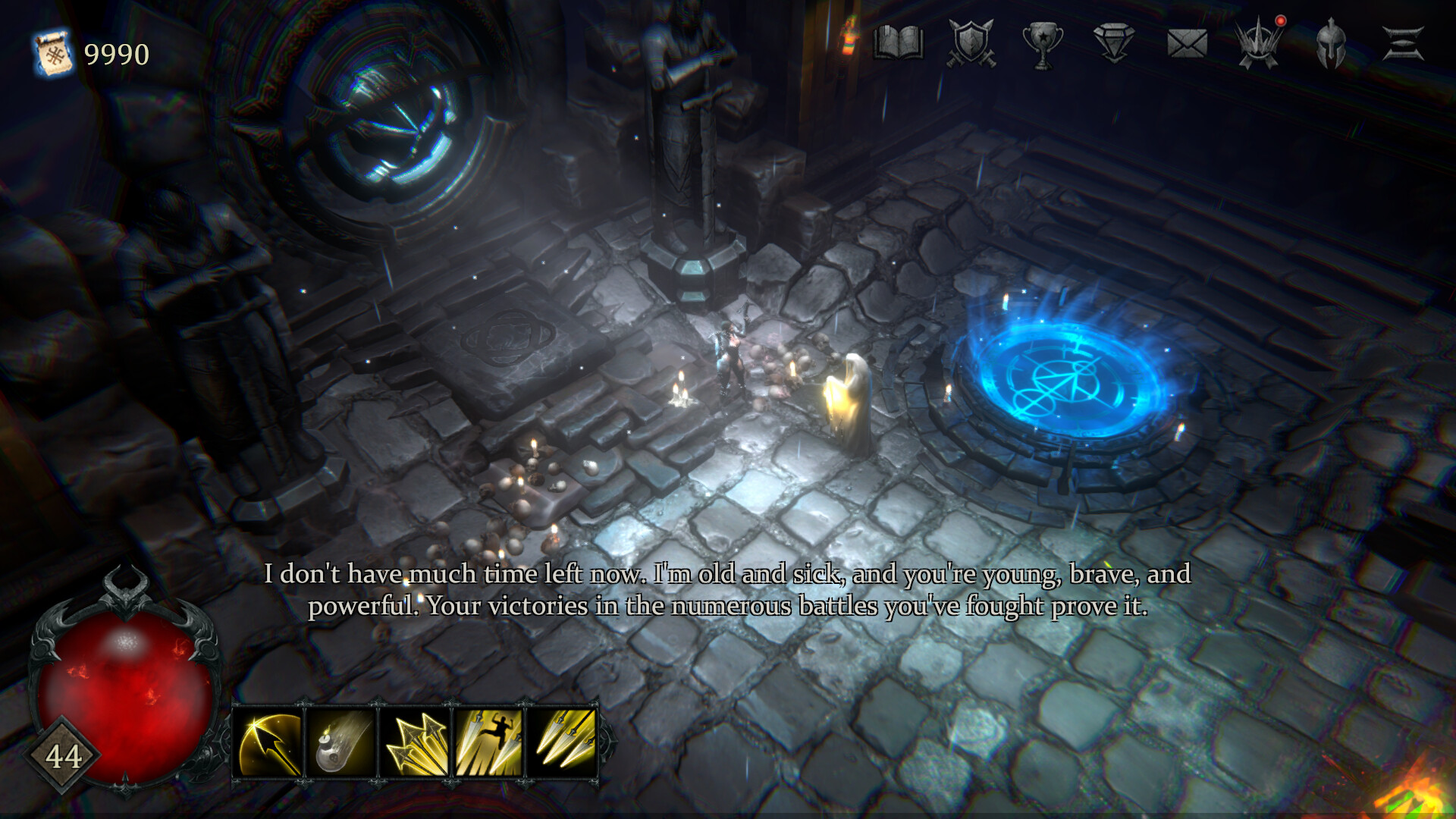Check mail with the envelope icon
The width and height of the screenshot is (1456, 819).
coord(1186,43)
